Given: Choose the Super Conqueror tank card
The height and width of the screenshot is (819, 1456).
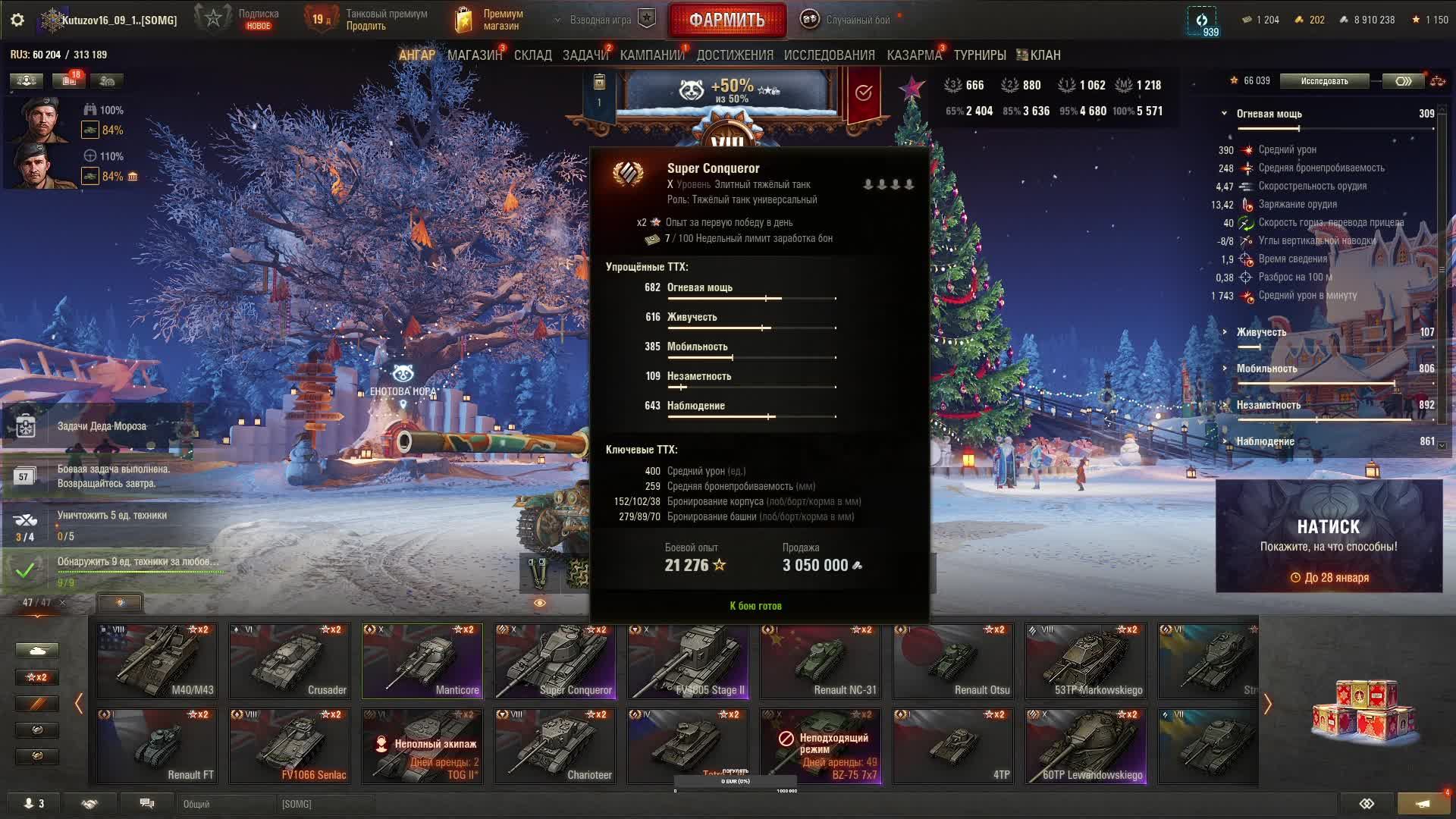Looking at the screenshot, I should 555,661.
